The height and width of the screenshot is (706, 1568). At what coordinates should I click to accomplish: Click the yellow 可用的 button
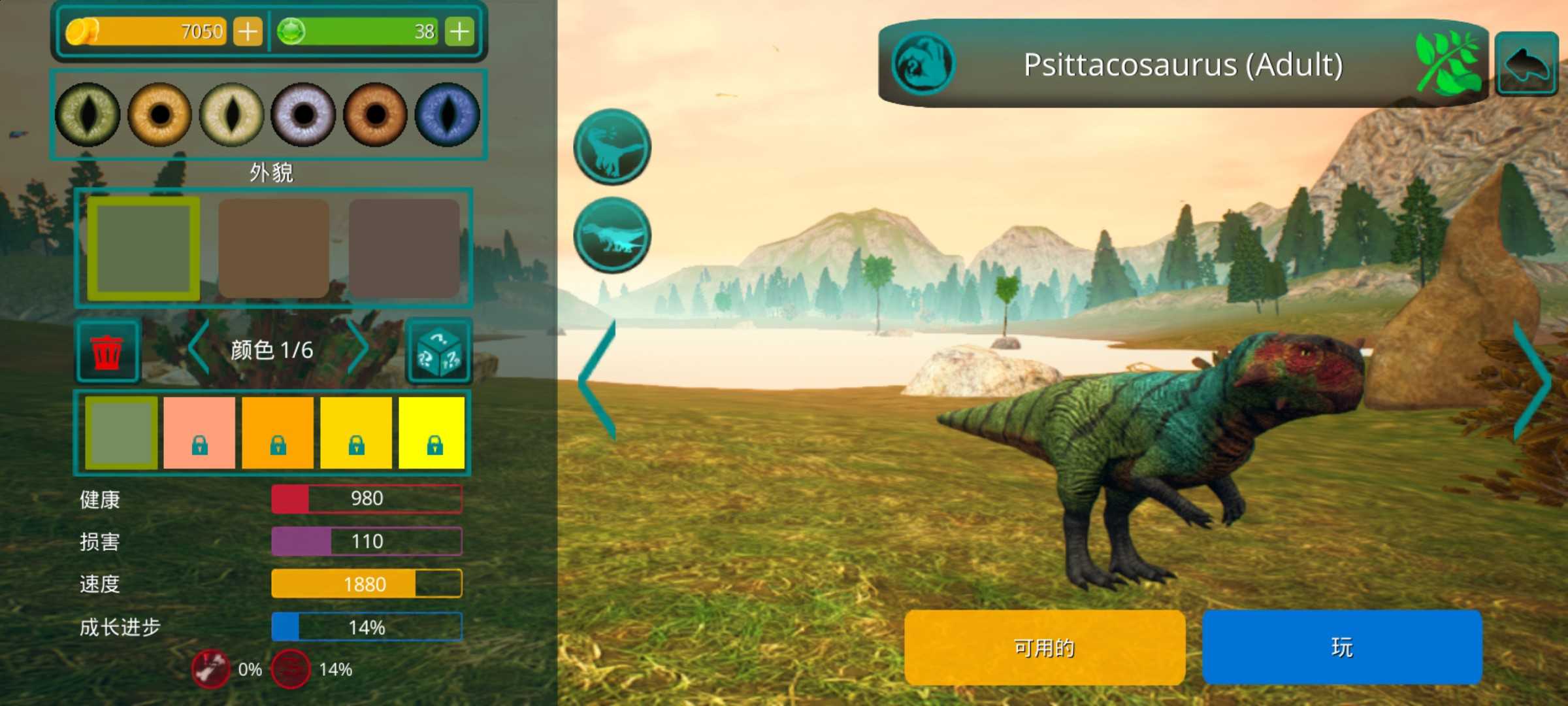[1044, 647]
